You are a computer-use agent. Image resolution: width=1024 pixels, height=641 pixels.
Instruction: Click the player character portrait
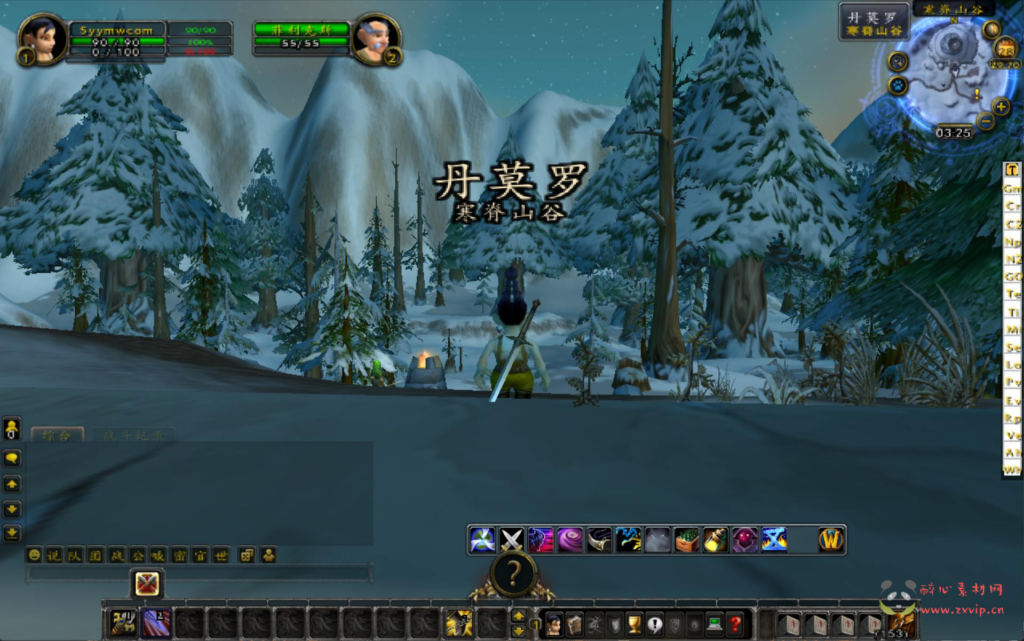tap(42, 40)
